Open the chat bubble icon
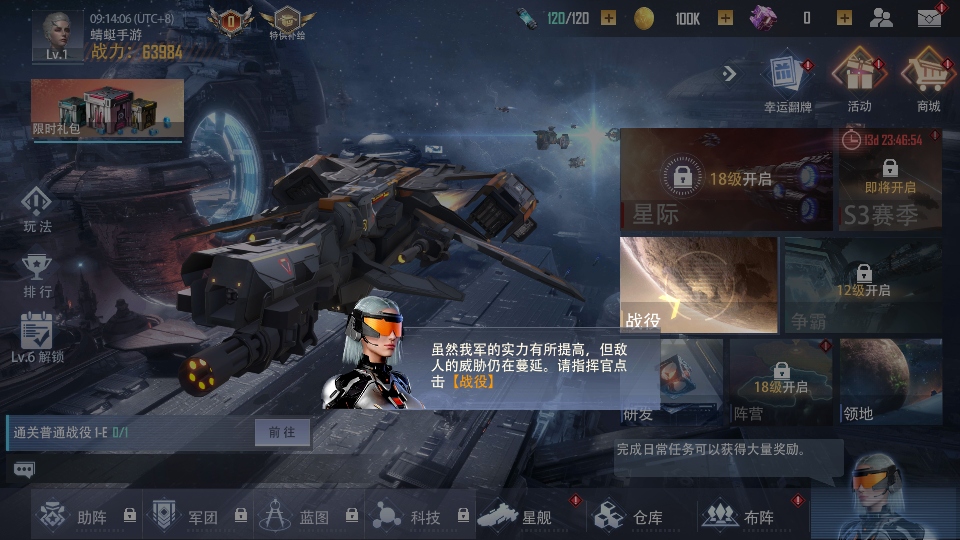This screenshot has width=960, height=540. (x=24, y=469)
